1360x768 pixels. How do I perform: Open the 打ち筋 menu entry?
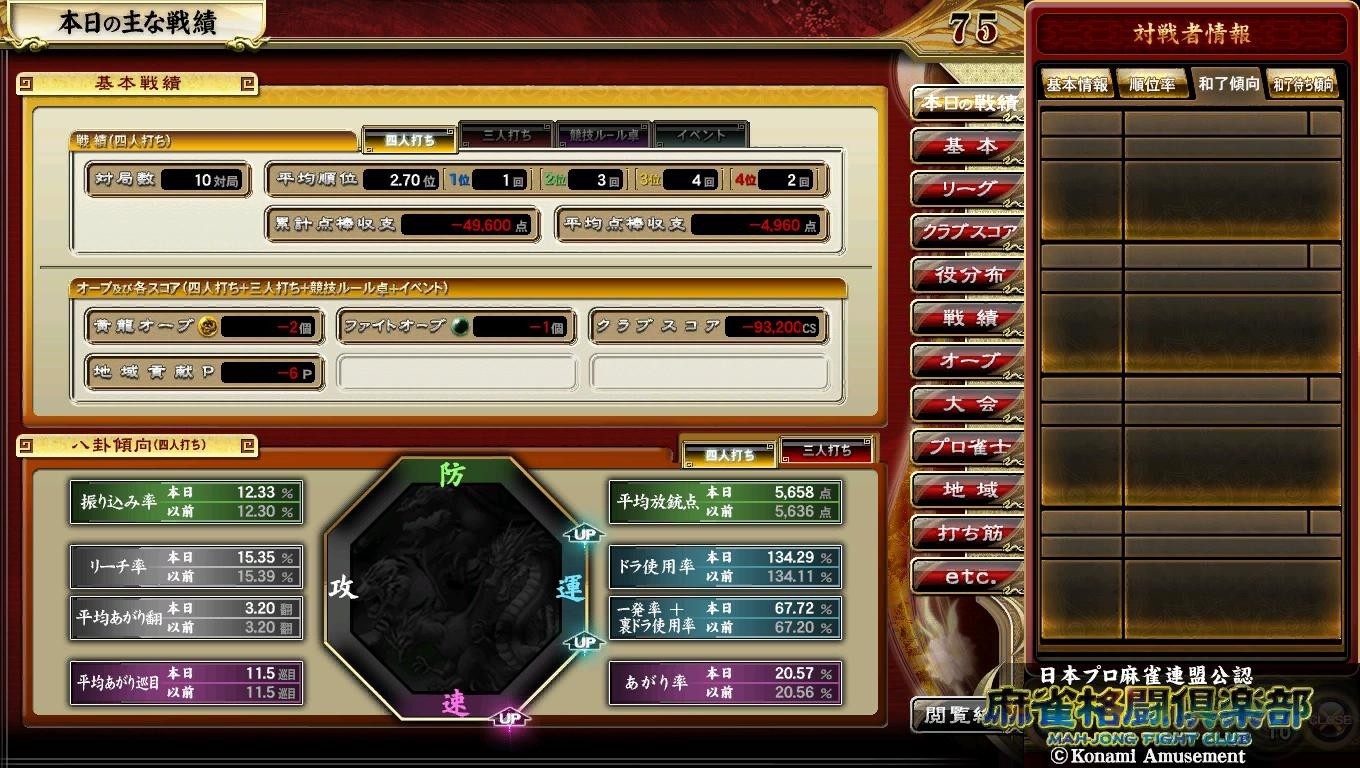pos(968,534)
